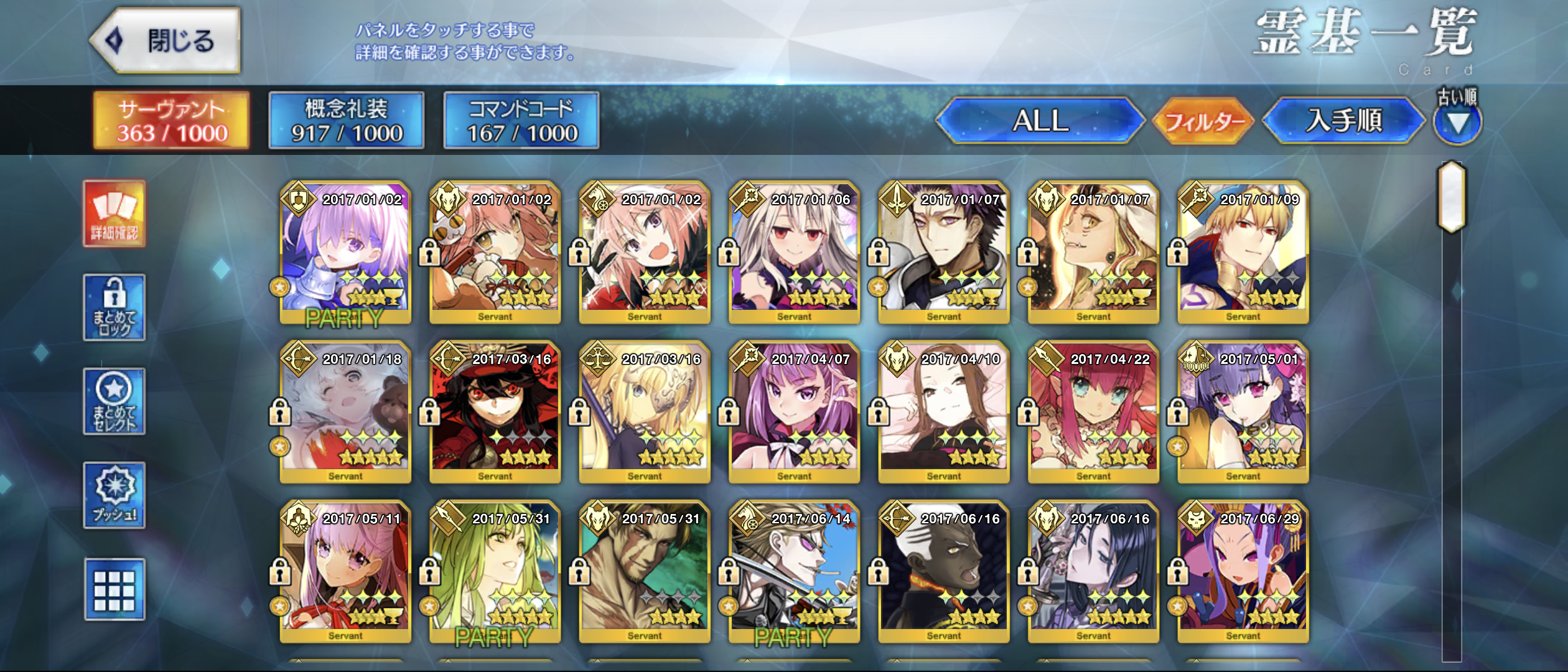Toggle ascending/descending sort arrow
1568x672 pixels.
point(1457,123)
